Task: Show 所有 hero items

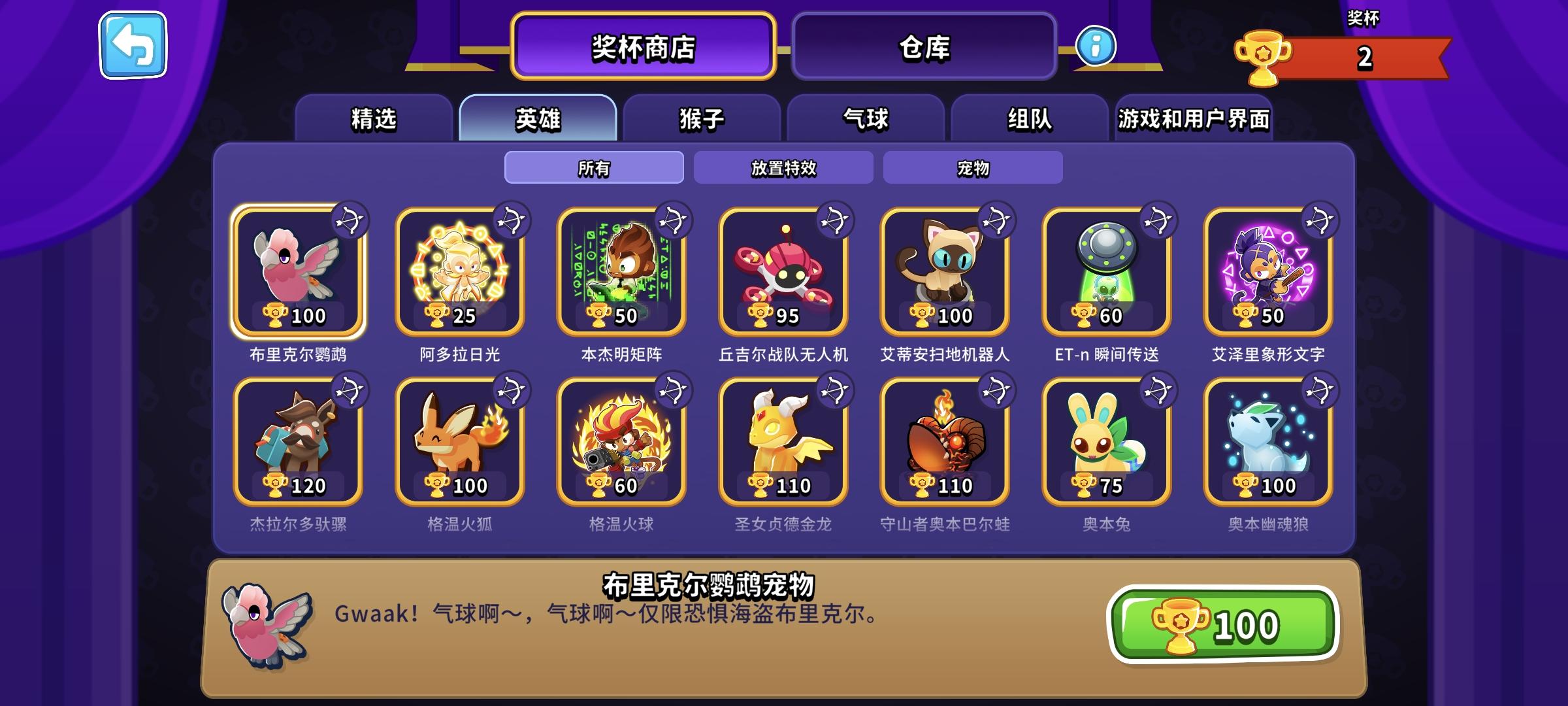Action: 593,168
